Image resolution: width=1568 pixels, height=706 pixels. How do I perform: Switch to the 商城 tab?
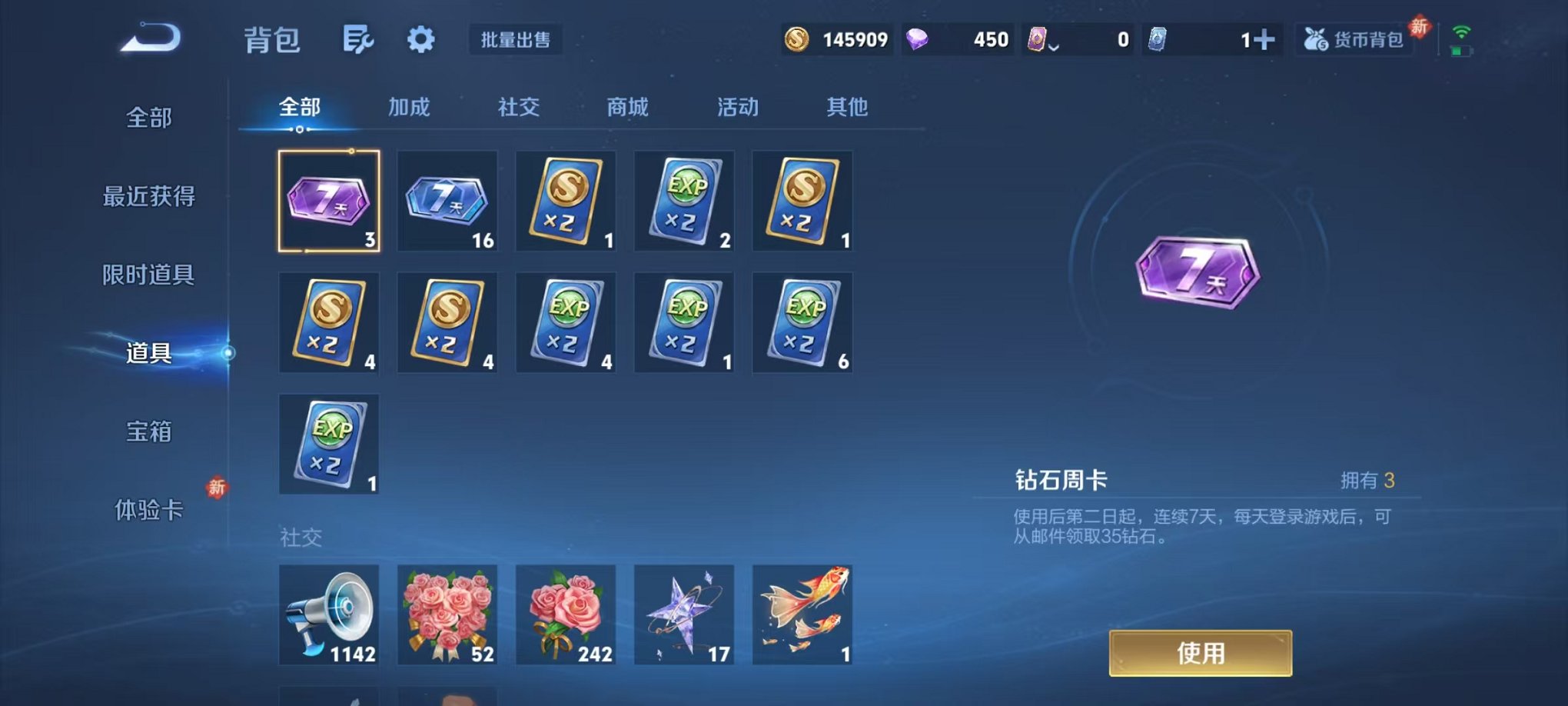[628, 108]
